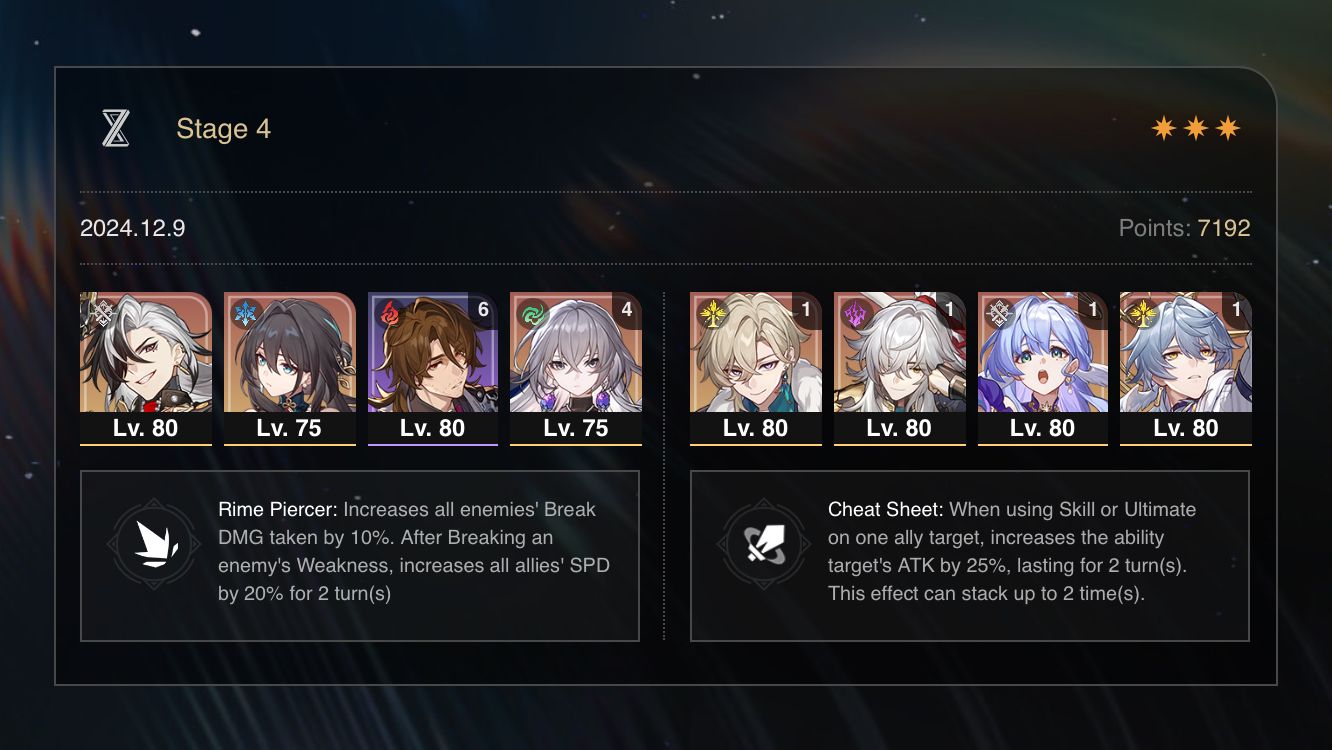Screen dimensions: 1332x750
Task: Click Gallagher's fire element icon
Action: tap(387, 312)
